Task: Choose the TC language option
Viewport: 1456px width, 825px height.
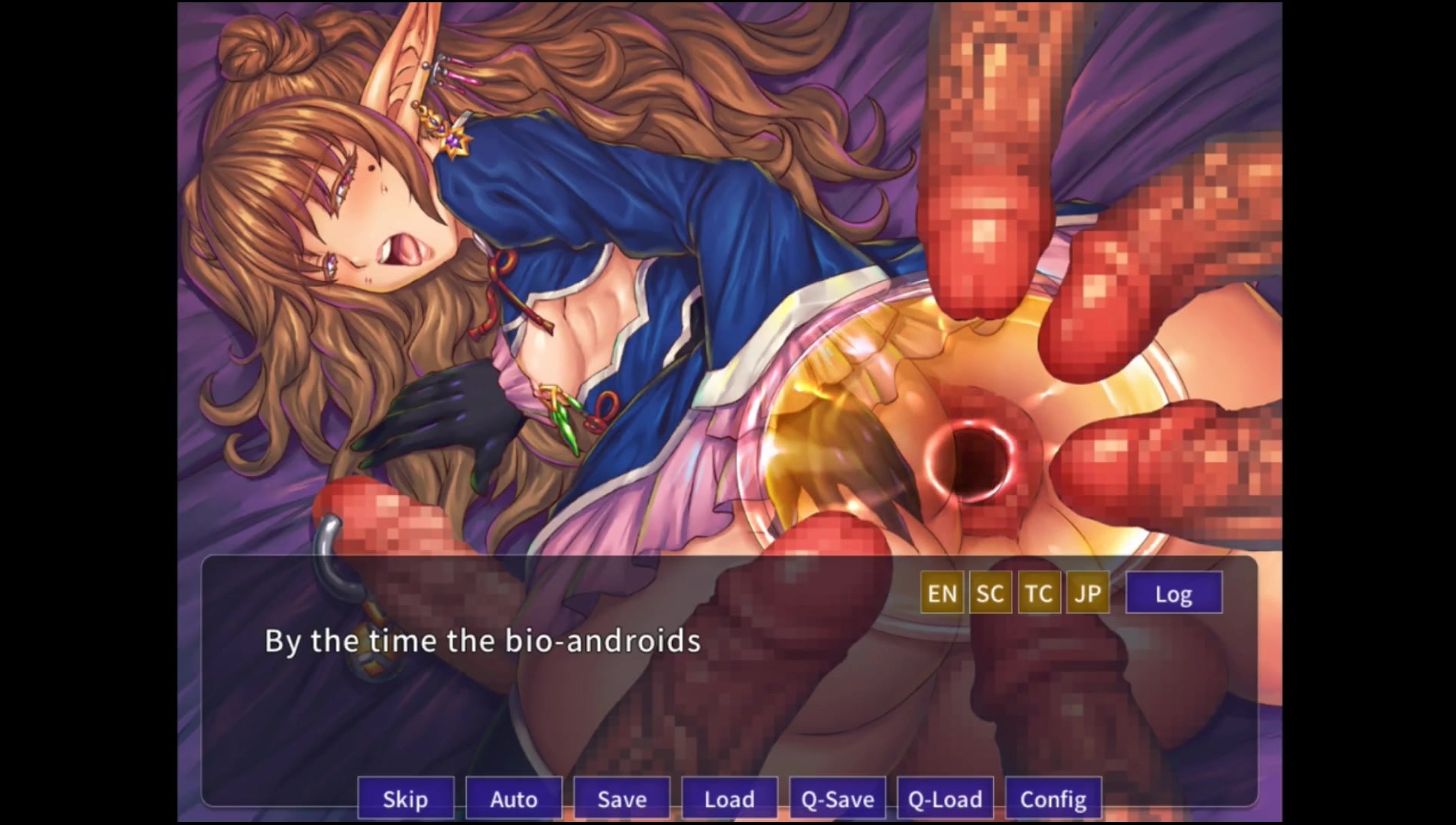Action: pyautogui.click(x=1039, y=594)
